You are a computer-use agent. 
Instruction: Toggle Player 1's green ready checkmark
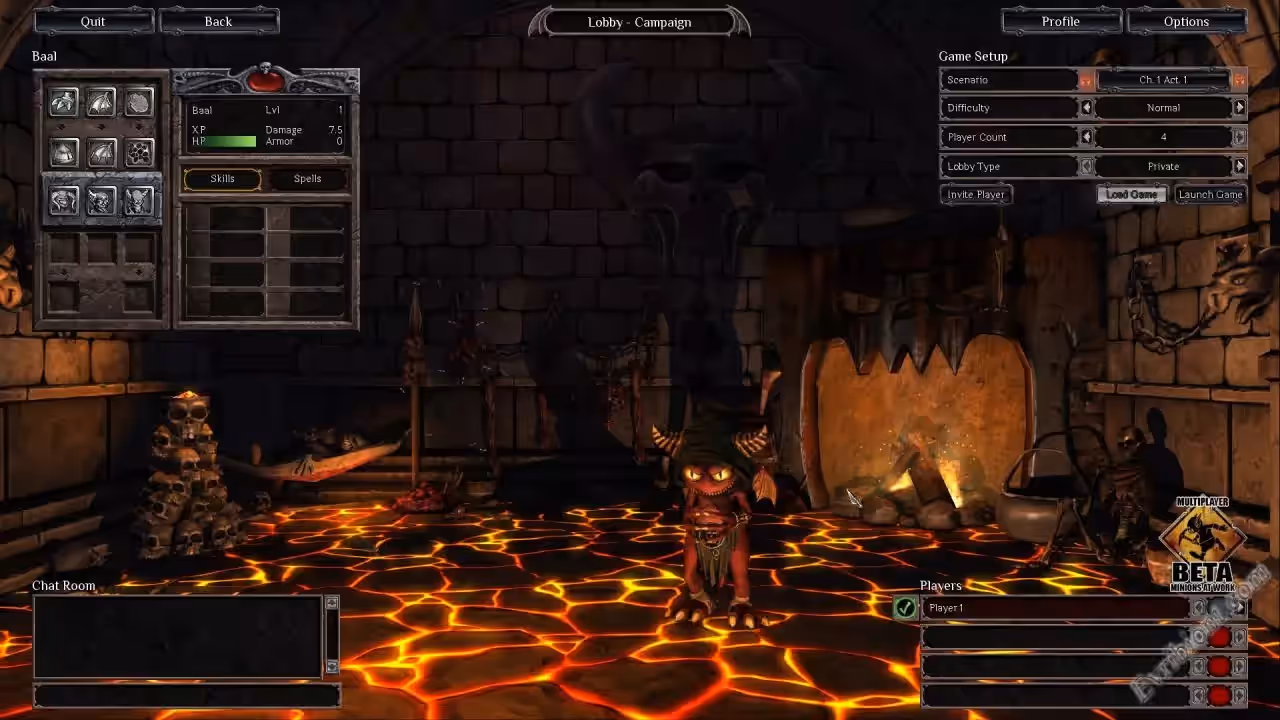906,607
